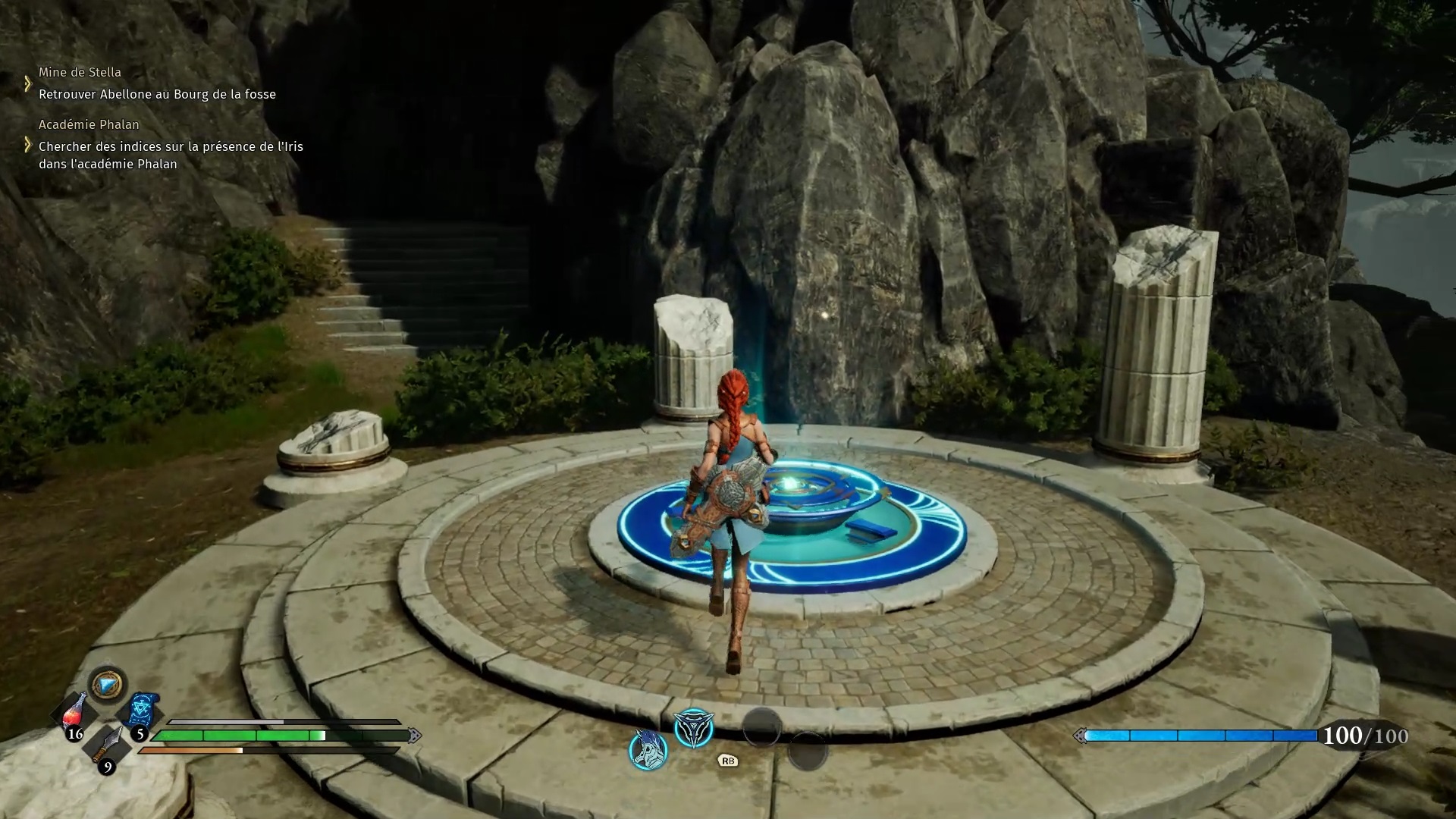Screen dimensions: 1456x819
Task: Open the Académie Phalan quest objective
Action: (171, 155)
